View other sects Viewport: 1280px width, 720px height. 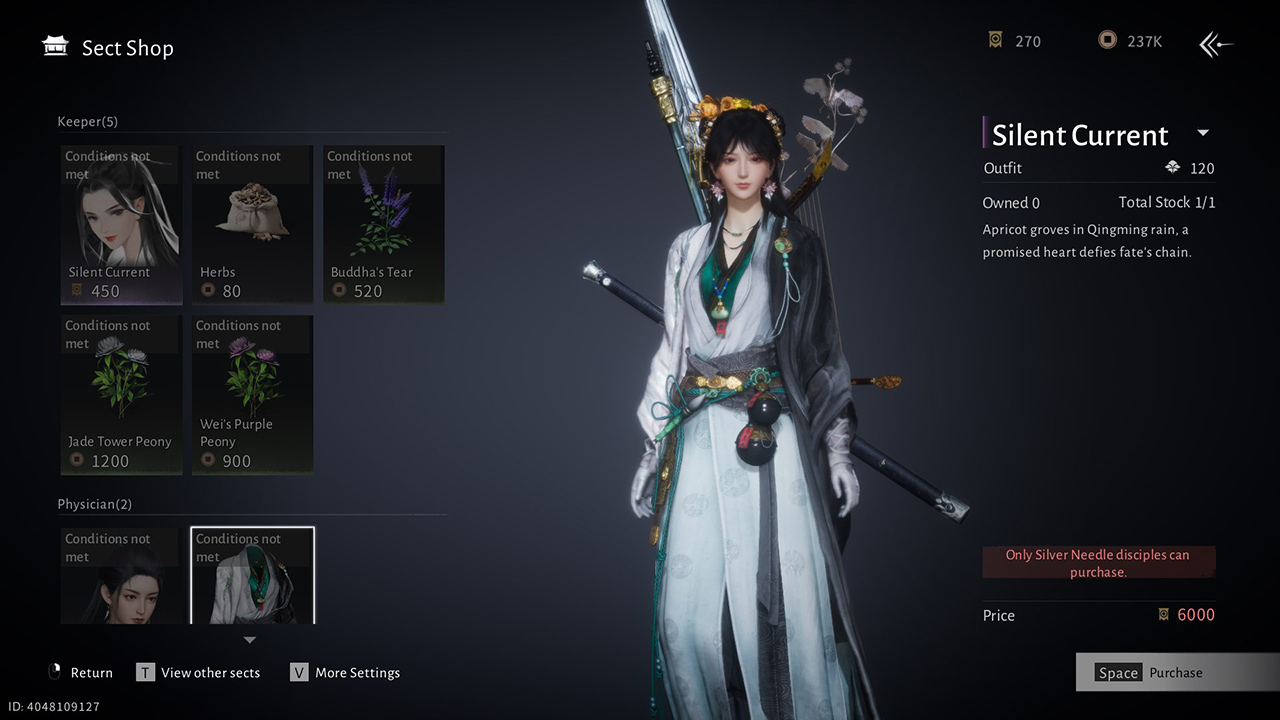pos(199,673)
